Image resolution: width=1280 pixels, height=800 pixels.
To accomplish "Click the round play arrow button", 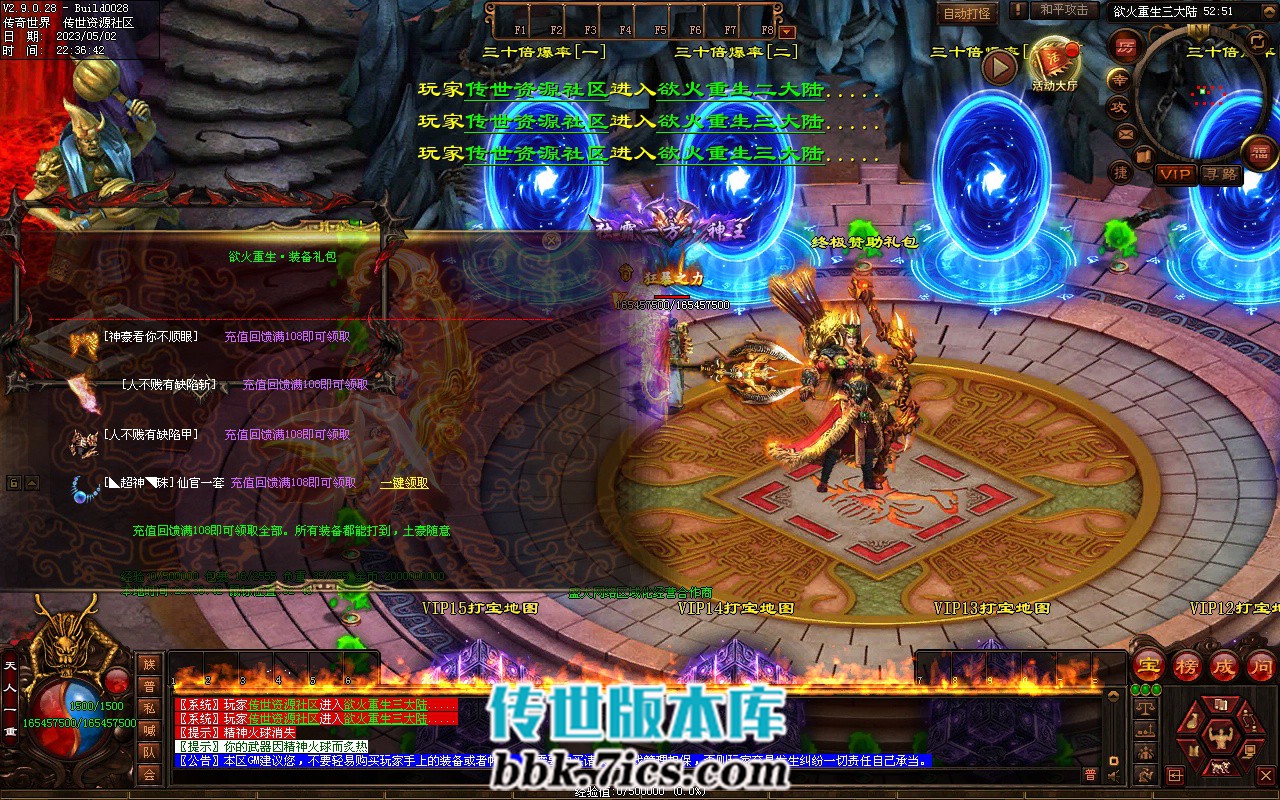I will pyautogui.click(x=999, y=67).
